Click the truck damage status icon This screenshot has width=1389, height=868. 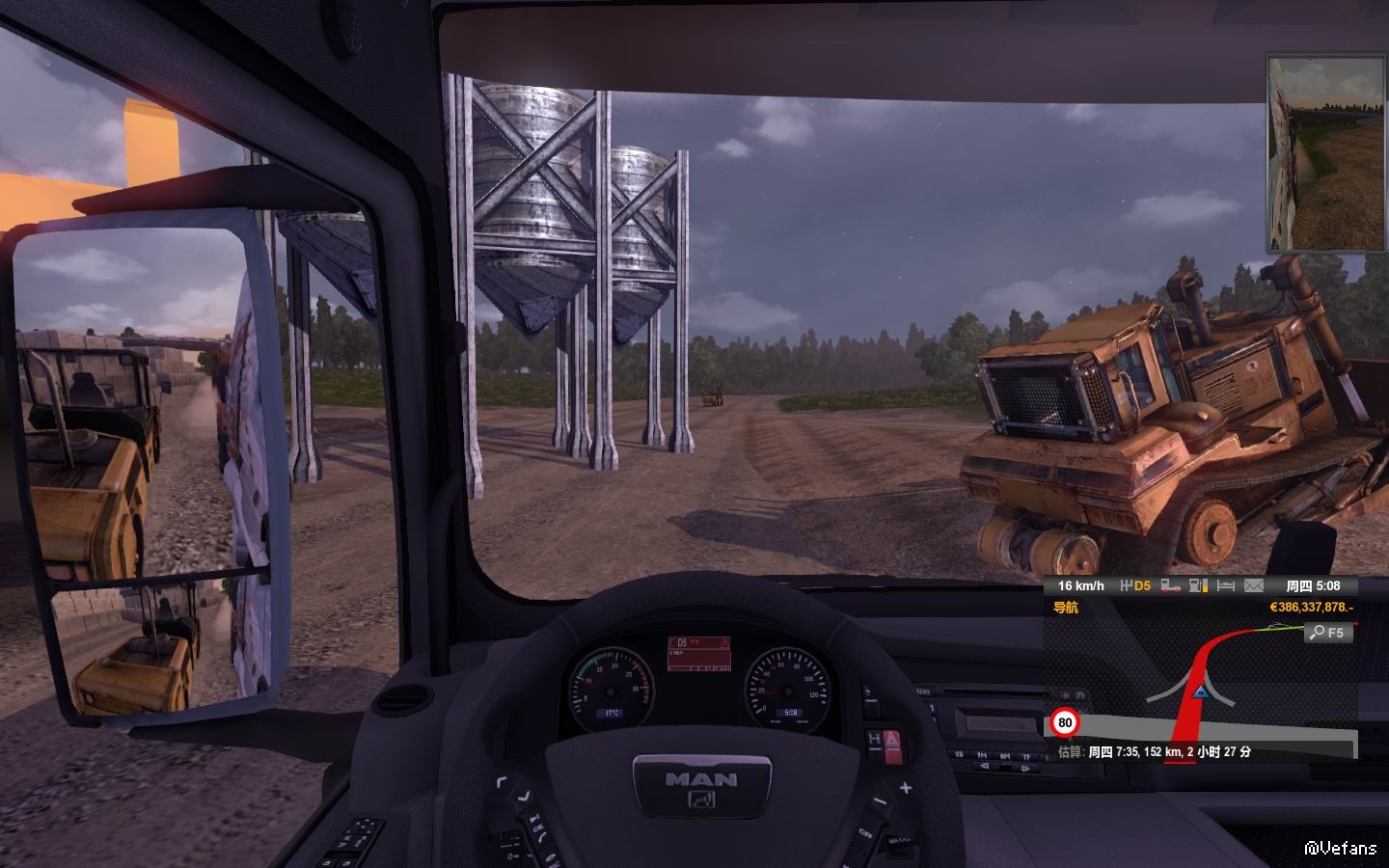[1171, 585]
